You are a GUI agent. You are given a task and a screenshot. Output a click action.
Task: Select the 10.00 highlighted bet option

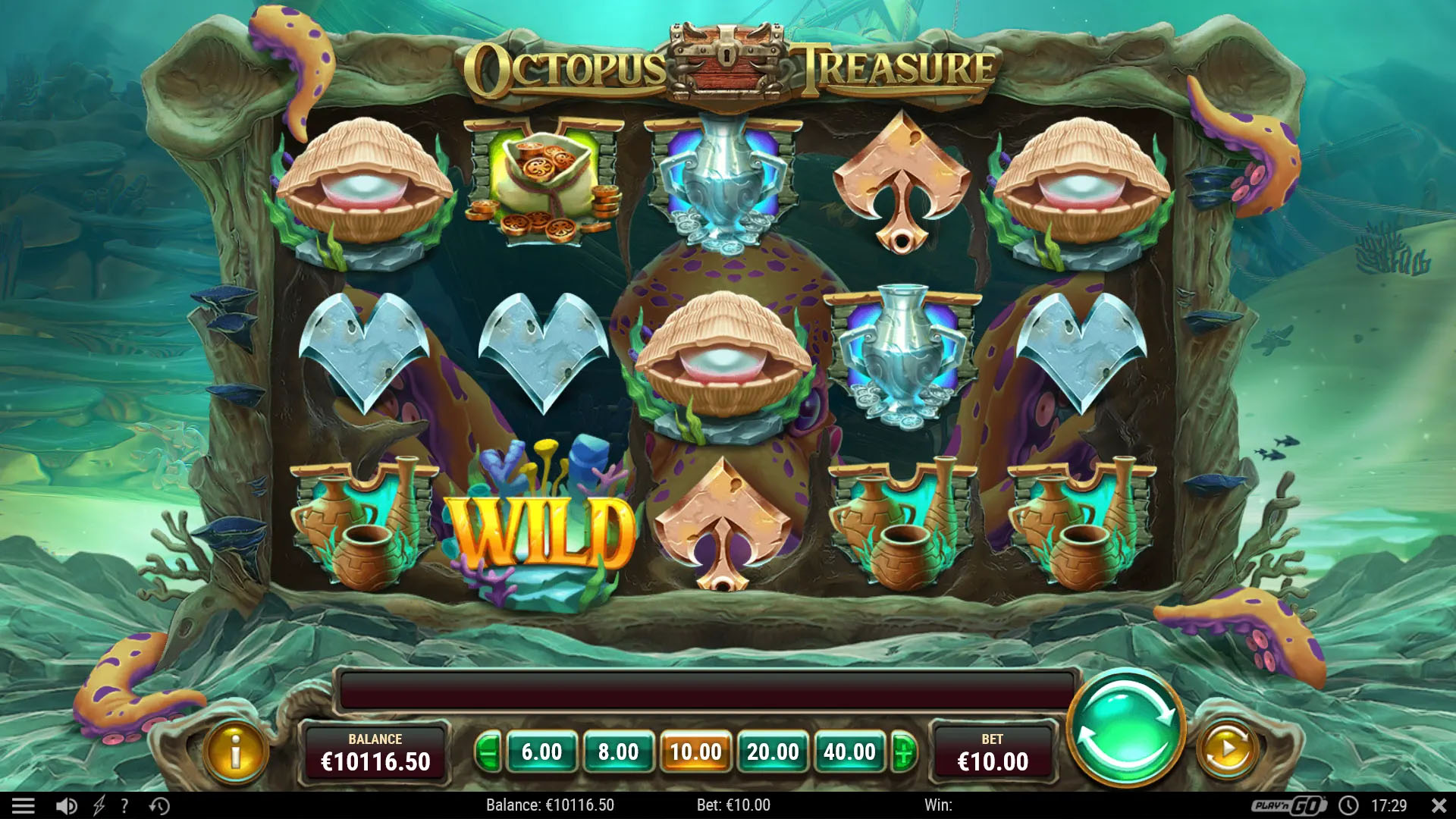pyautogui.click(x=696, y=752)
